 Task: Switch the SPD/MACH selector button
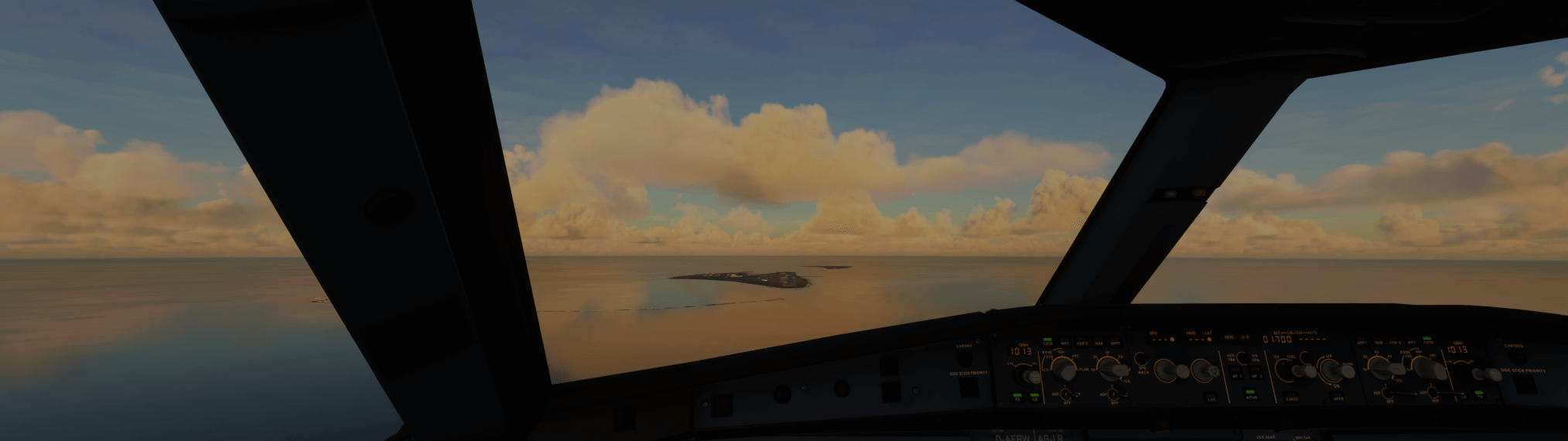coord(1141,359)
